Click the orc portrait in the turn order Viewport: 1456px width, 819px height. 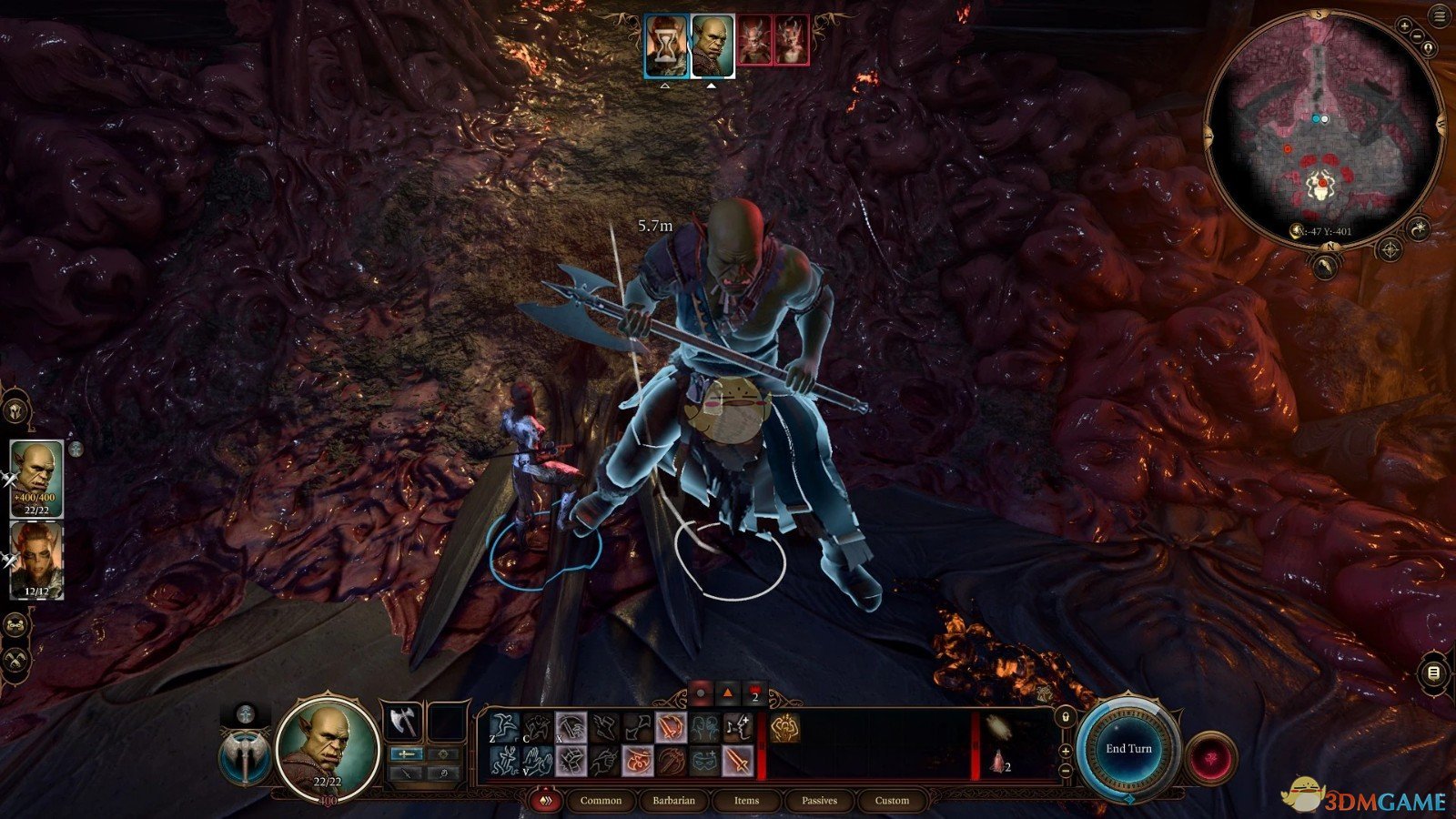click(x=713, y=45)
